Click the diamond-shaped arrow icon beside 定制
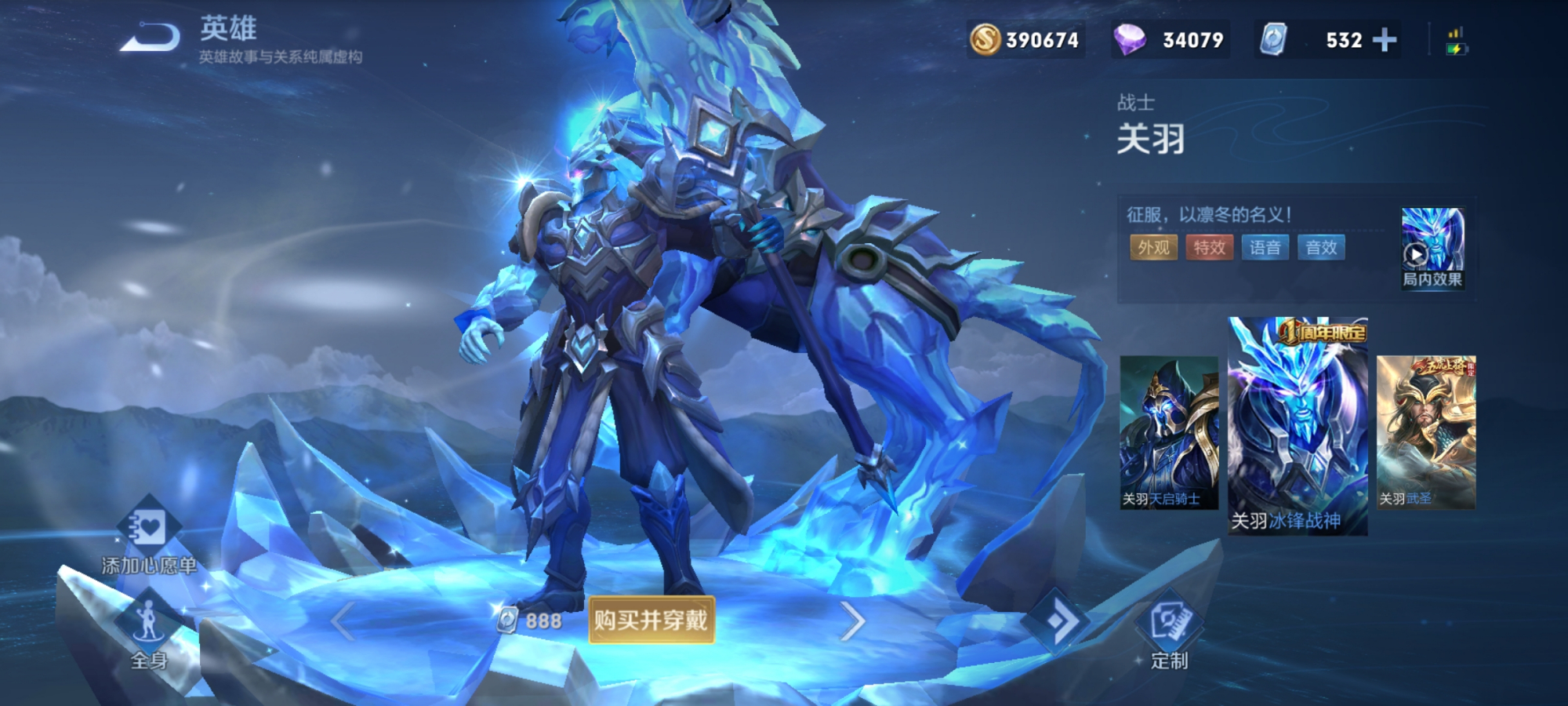 click(x=1056, y=621)
